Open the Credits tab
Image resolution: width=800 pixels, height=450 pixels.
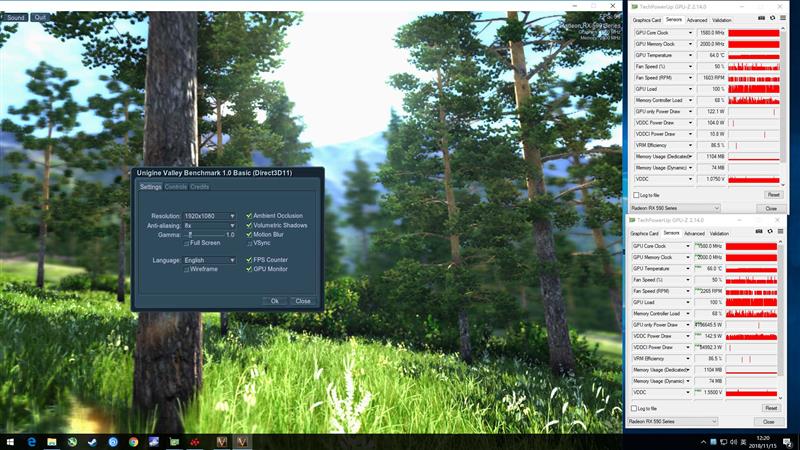point(200,187)
